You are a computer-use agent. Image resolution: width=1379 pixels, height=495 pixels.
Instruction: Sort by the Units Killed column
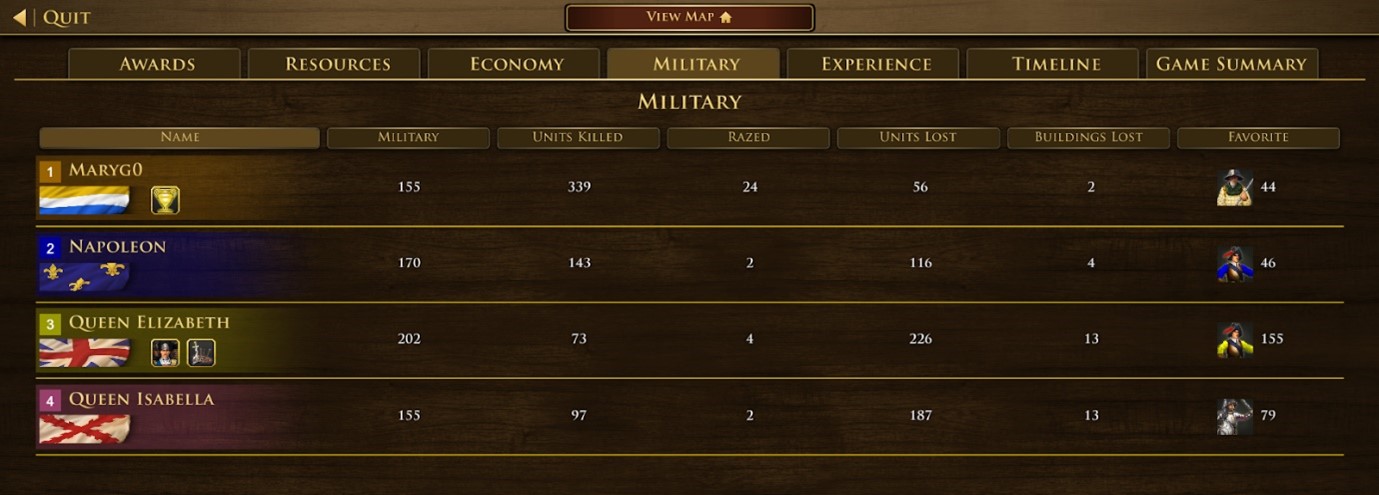coord(578,137)
